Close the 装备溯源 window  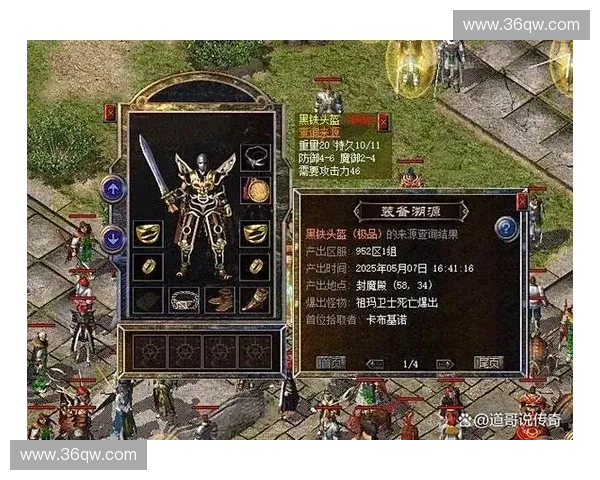[521, 202]
